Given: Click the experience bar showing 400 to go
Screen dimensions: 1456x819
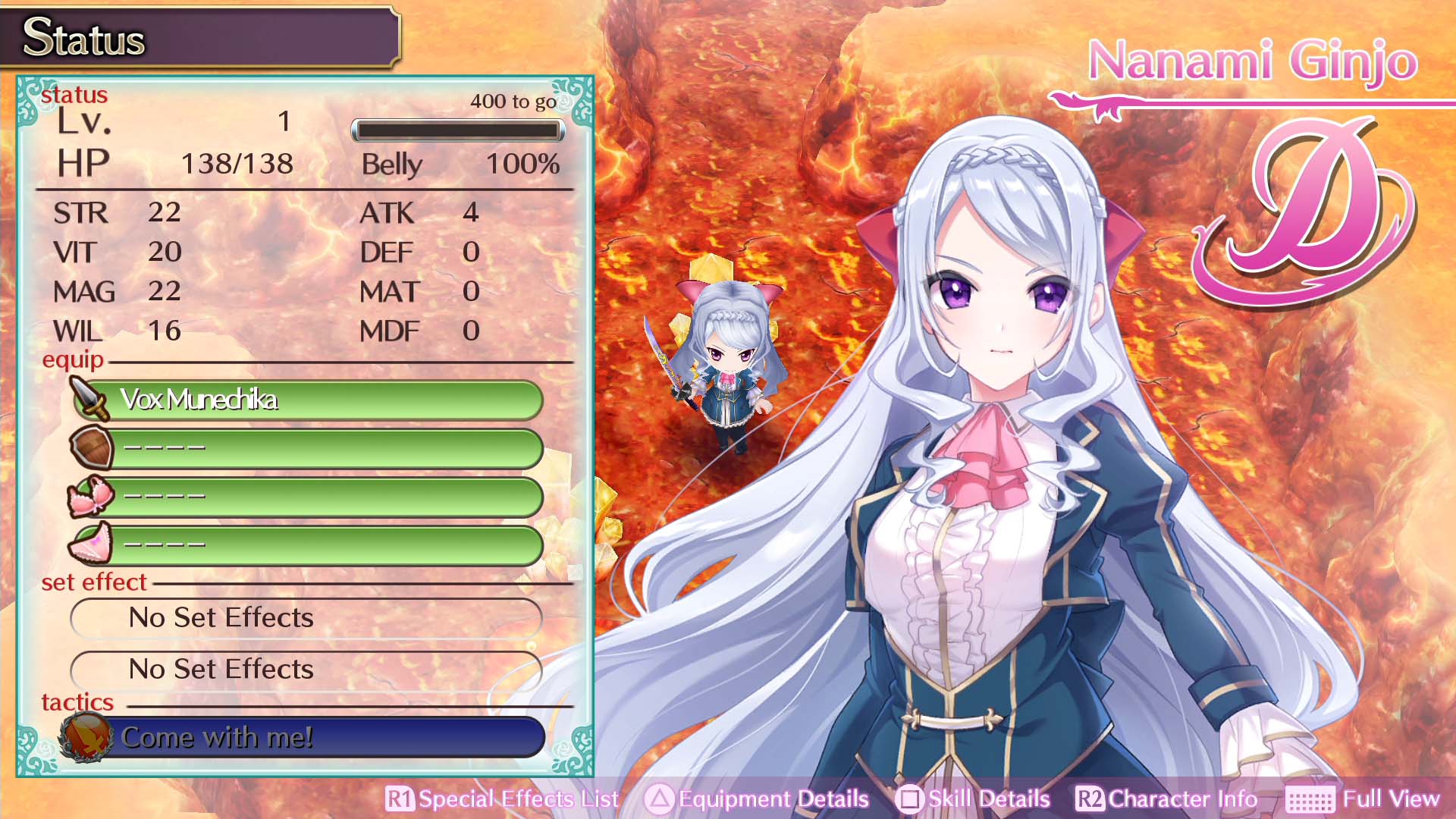Looking at the screenshot, I should coord(458,130).
